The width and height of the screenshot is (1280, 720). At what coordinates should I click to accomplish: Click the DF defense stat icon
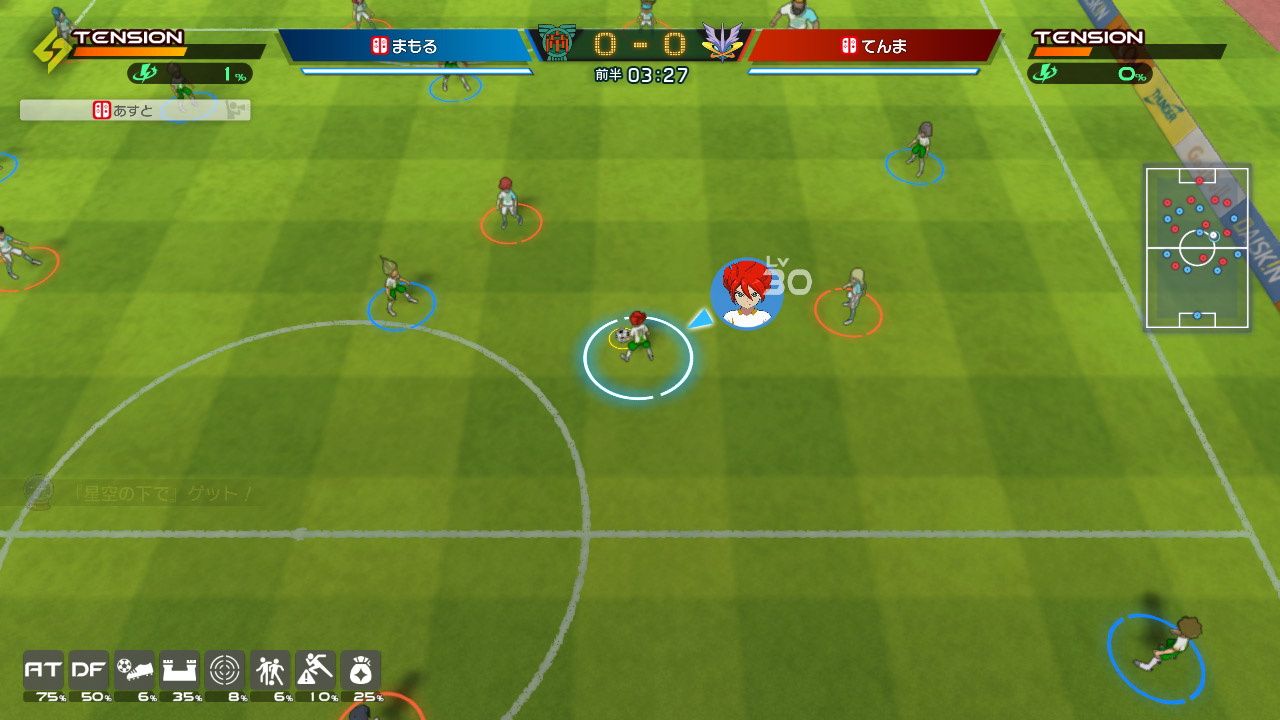click(89, 670)
